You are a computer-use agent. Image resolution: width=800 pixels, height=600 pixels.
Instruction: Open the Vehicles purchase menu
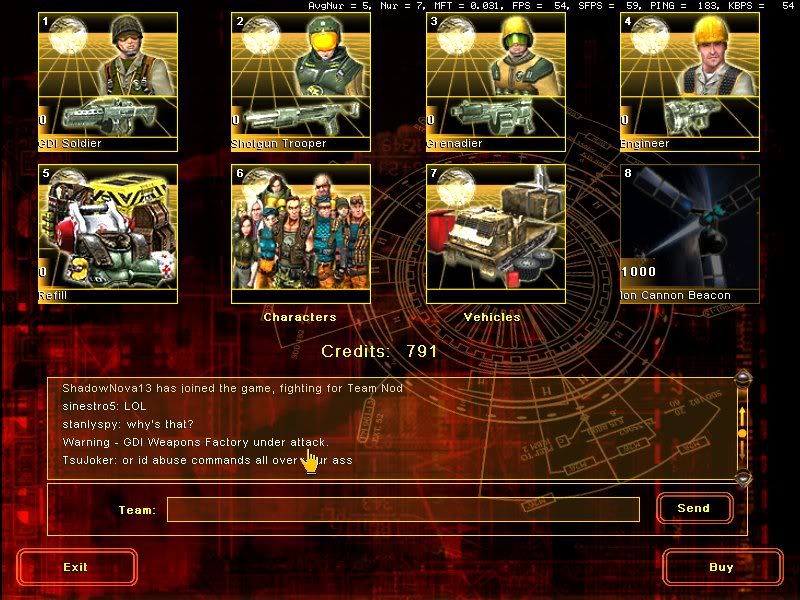[496, 233]
